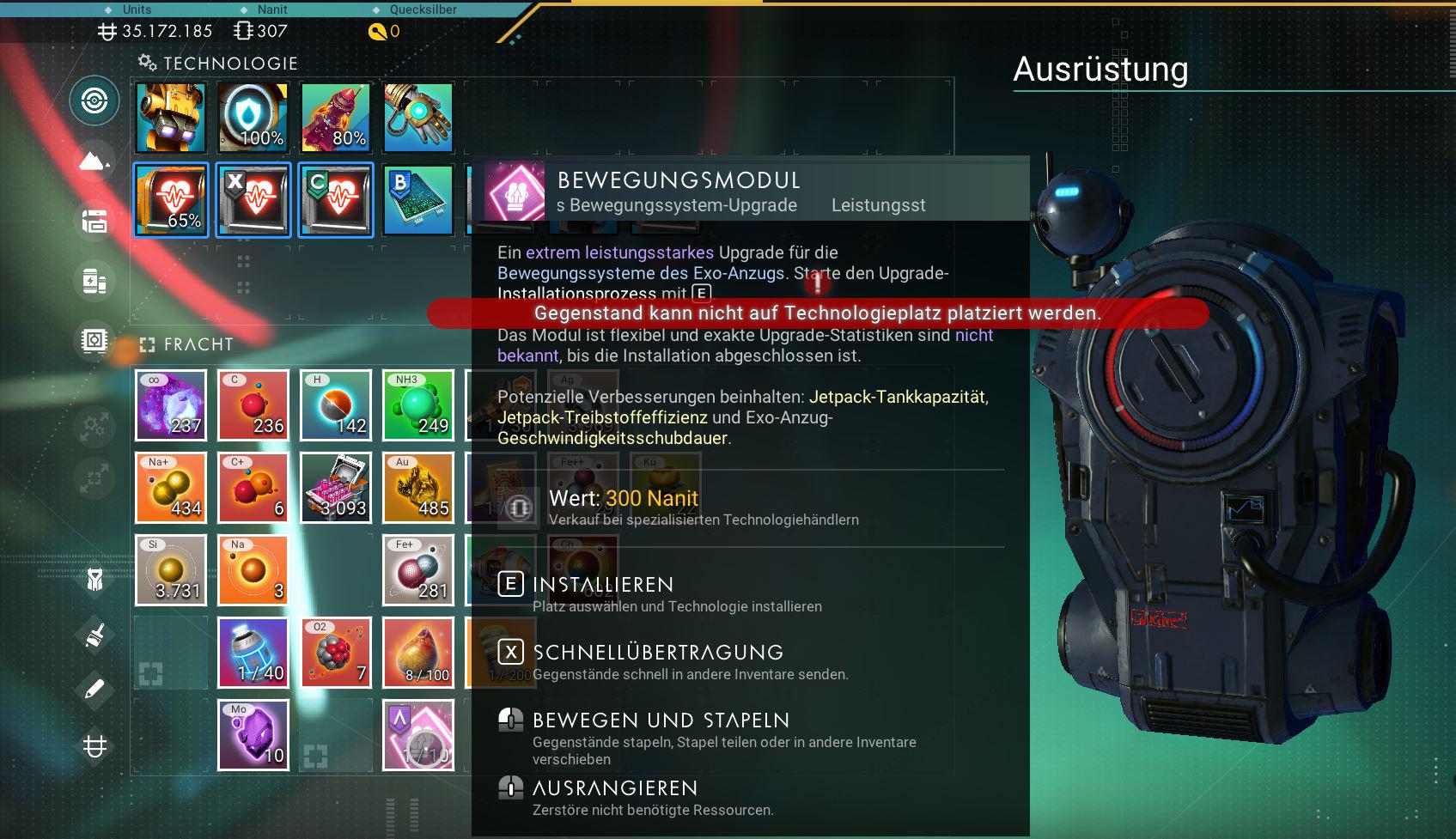Image resolution: width=1456 pixels, height=839 pixels.
Task: Click the transfer arrows icon in the sidebar
Action: [x=93, y=425]
